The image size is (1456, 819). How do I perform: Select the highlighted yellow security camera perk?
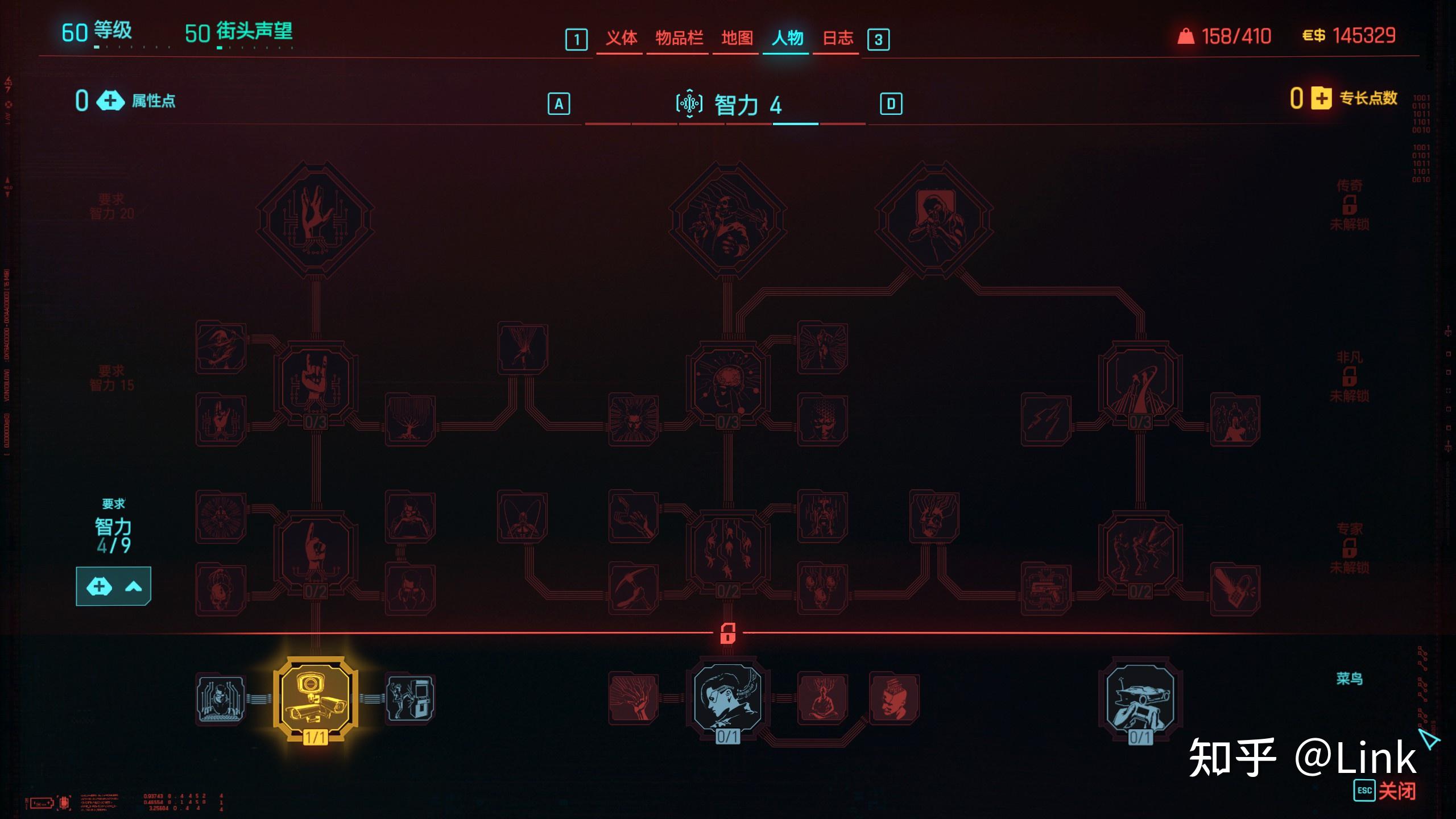316,699
